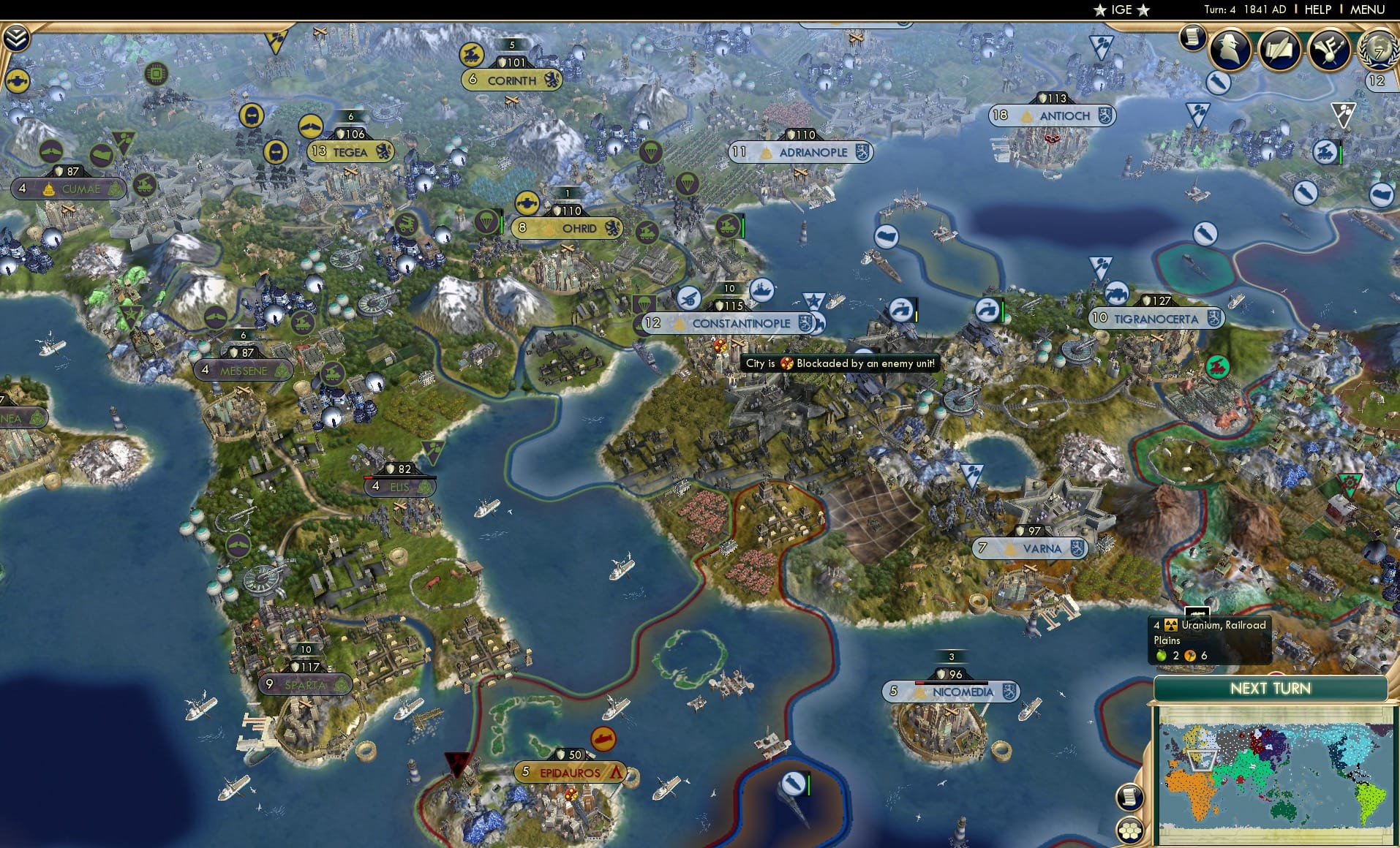Select the yellow submarine icon near Epidauros

point(604,738)
